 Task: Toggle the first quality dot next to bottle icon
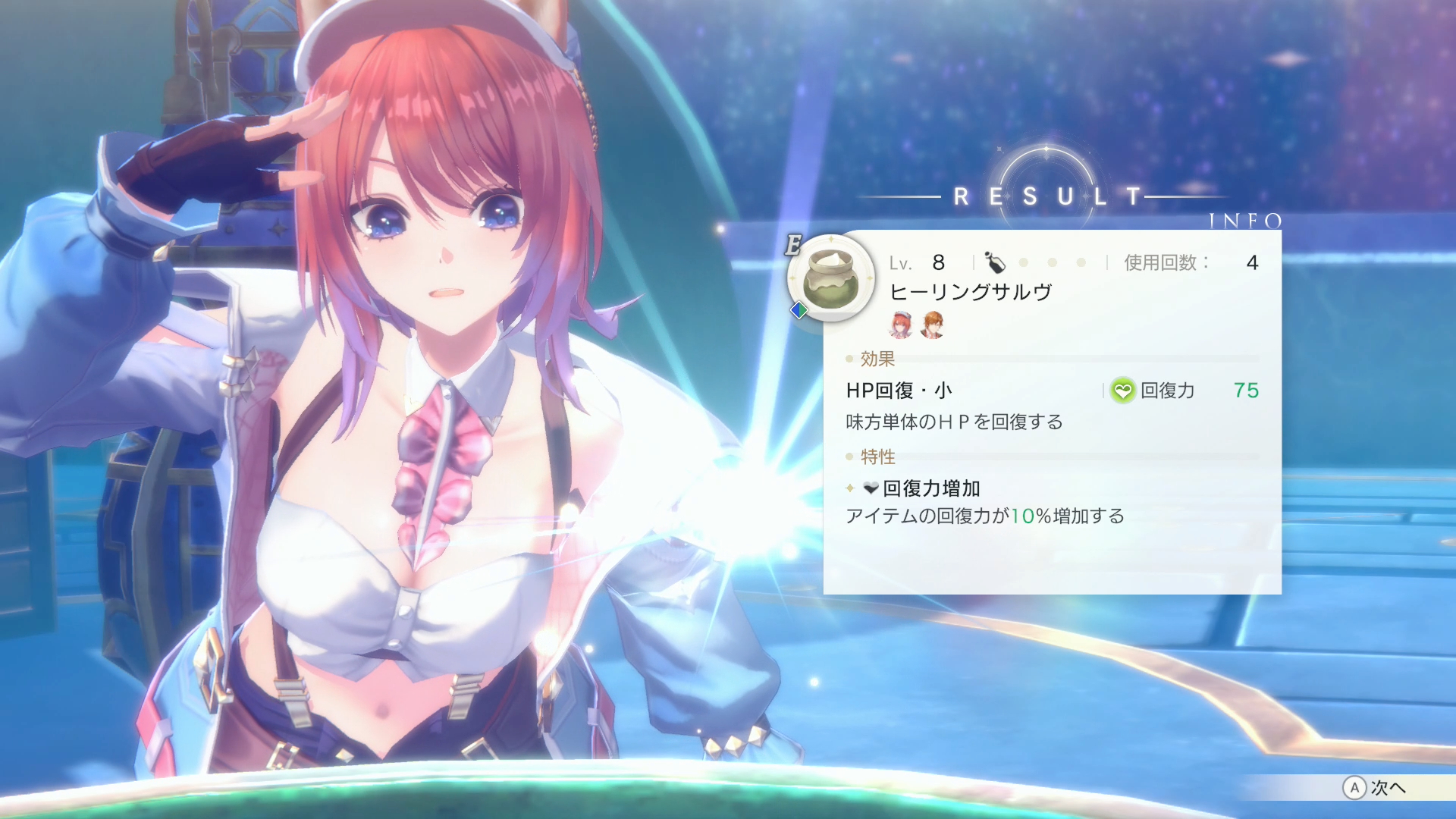pyautogui.click(x=1023, y=262)
